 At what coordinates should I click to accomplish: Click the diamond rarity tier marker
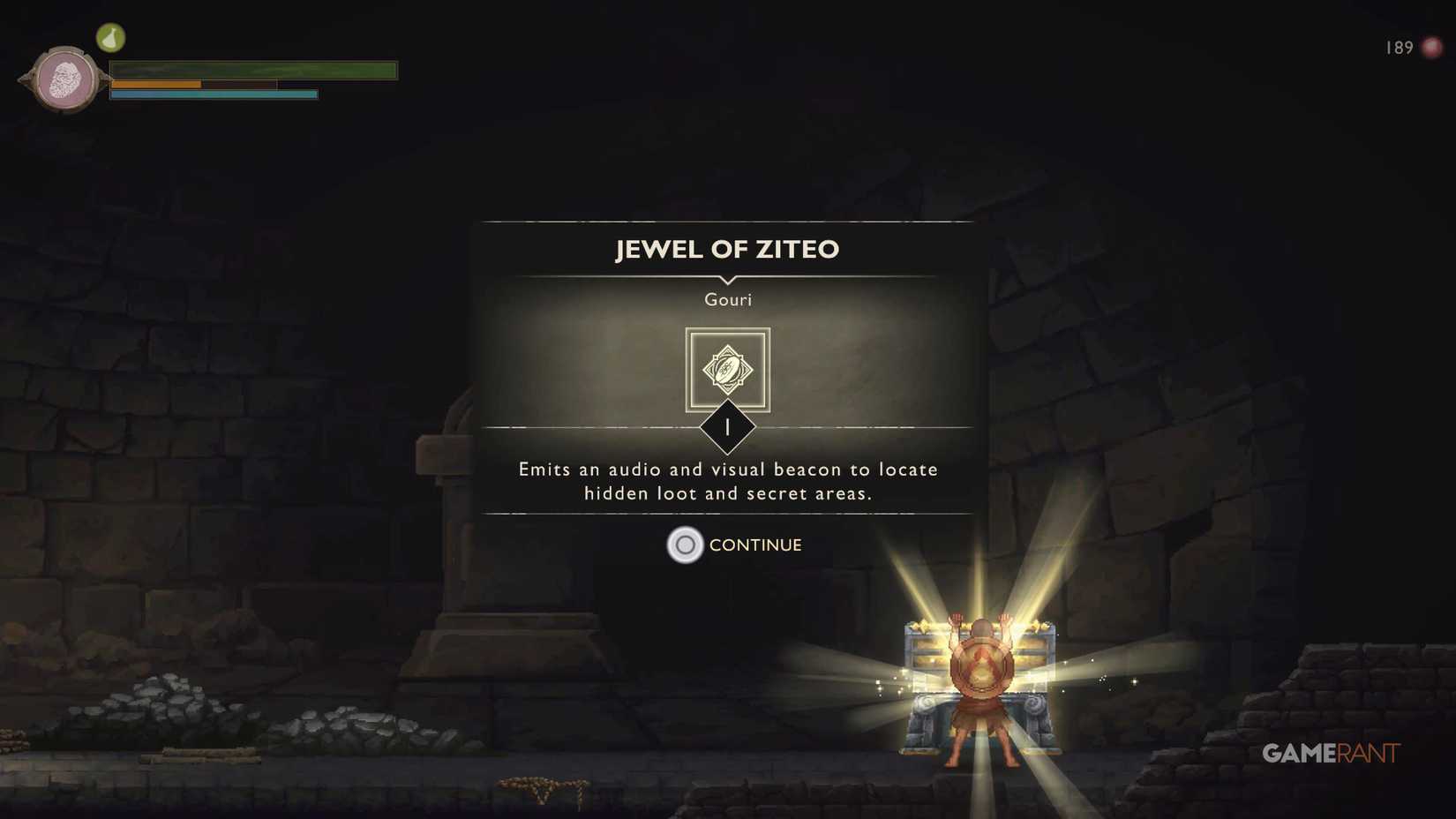pyautogui.click(x=727, y=428)
